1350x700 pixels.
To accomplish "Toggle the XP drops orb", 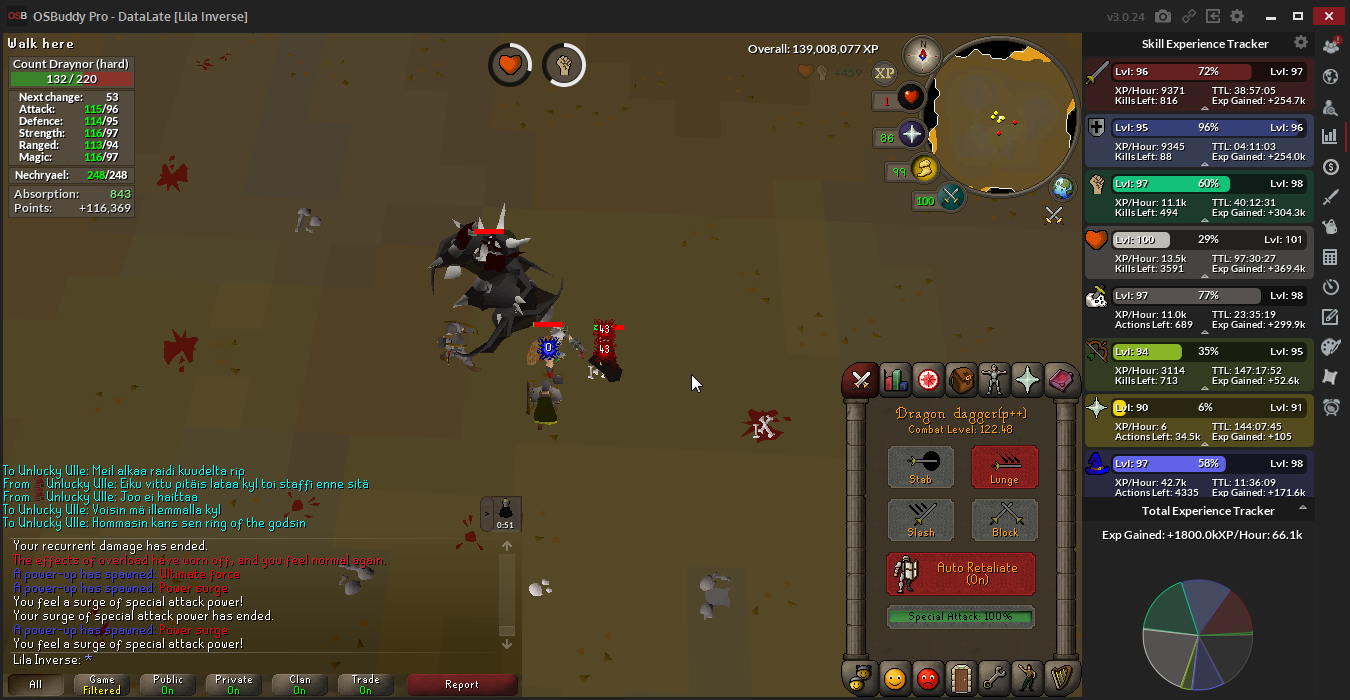I will coord(884,73).
